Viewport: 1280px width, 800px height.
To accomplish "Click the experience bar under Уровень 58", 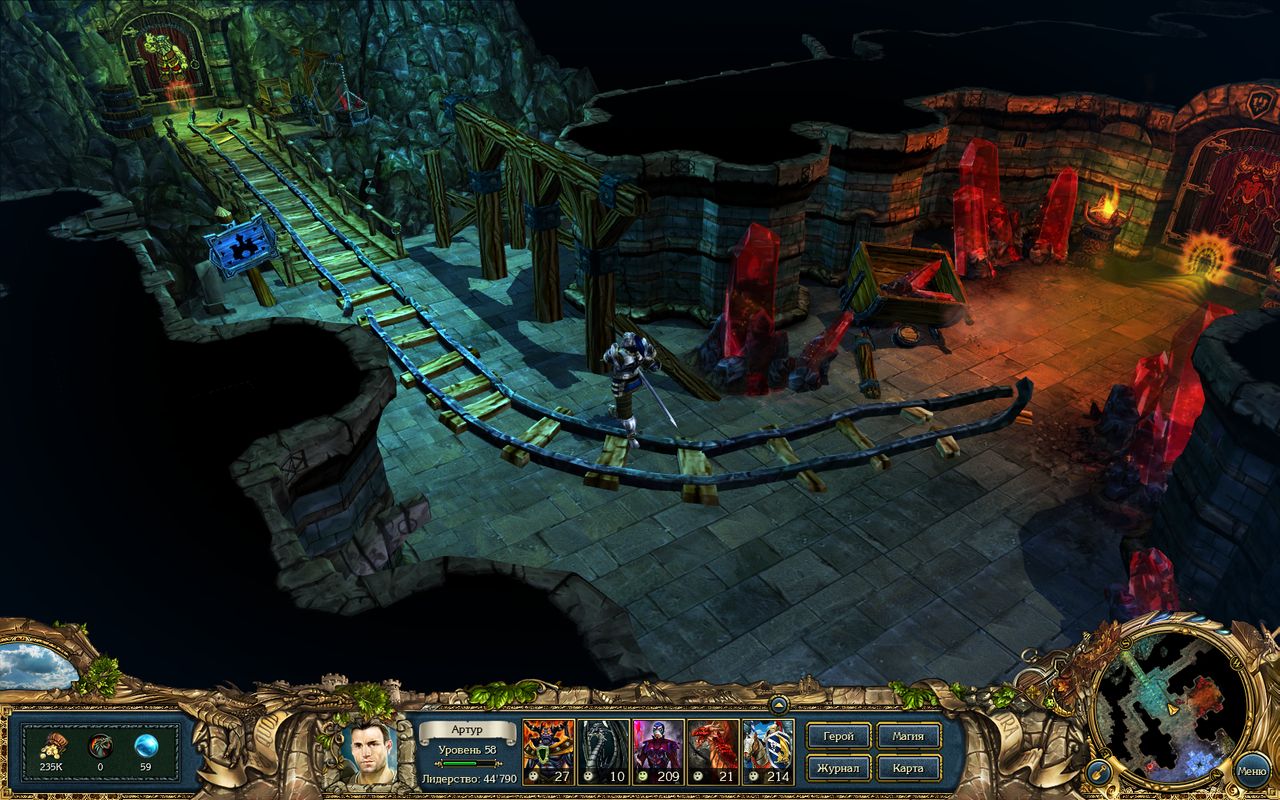I will click(466, 762).
